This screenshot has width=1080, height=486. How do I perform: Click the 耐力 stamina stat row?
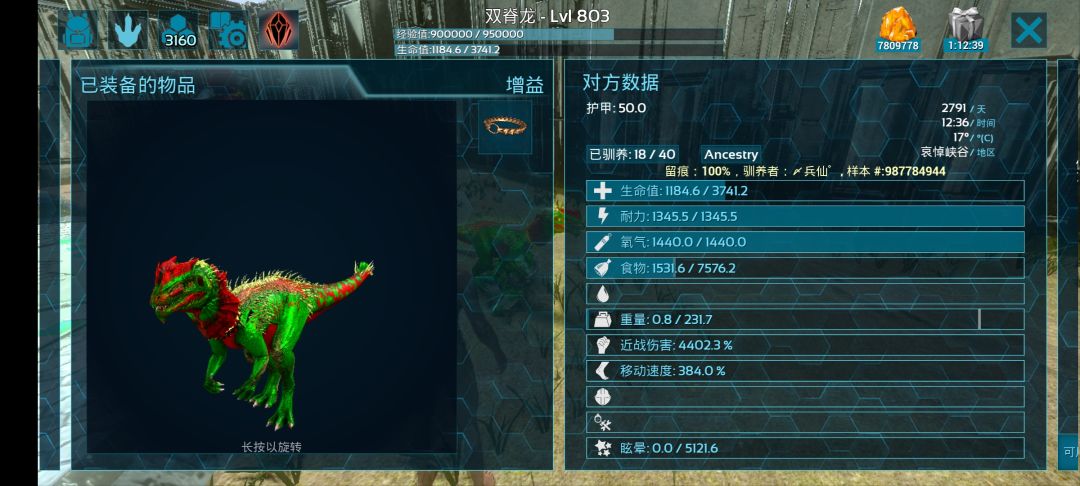pyautogui.click(x=805, y=216)
